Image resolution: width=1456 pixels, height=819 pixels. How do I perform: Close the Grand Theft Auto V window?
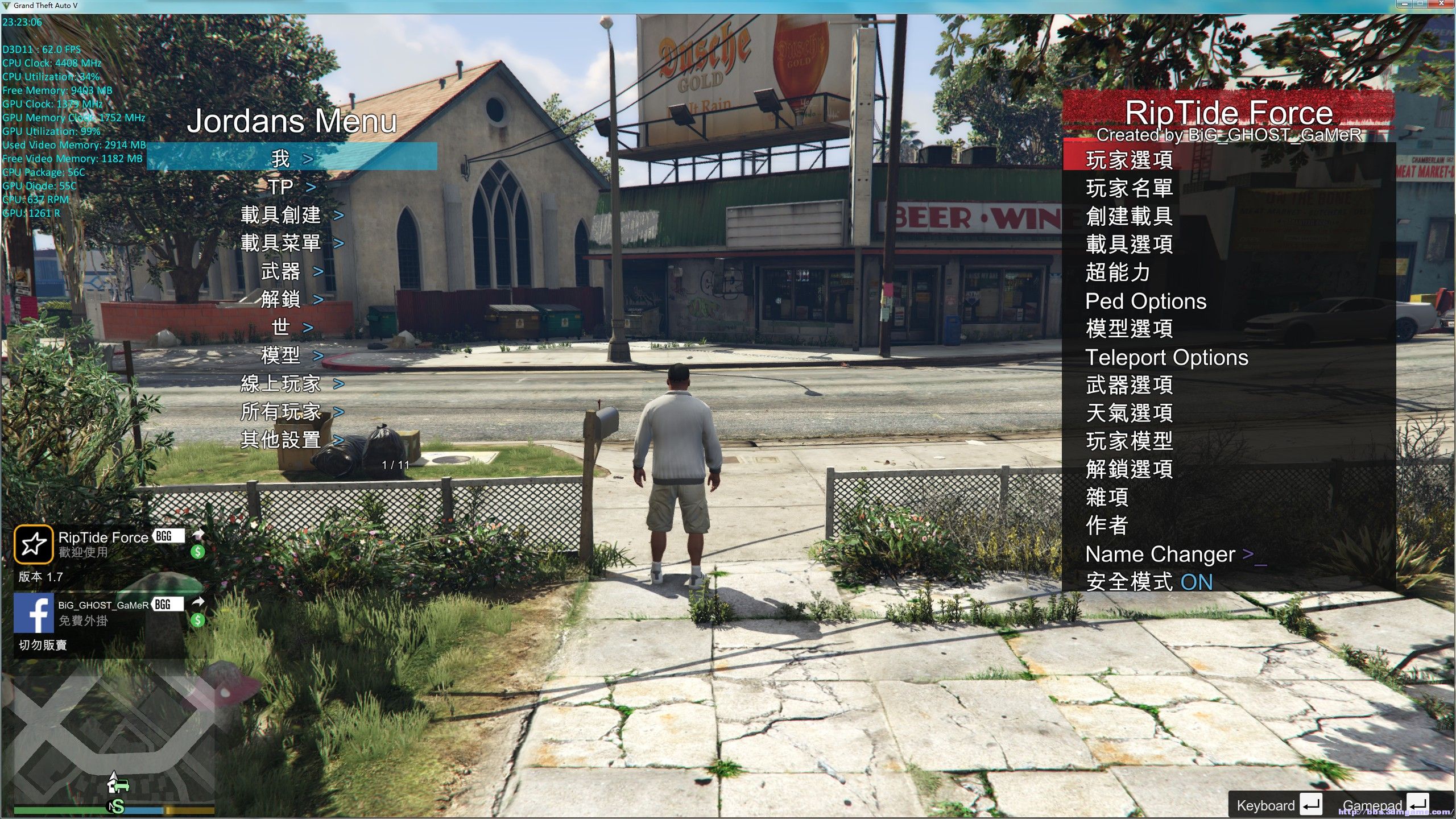point(1442,4)
